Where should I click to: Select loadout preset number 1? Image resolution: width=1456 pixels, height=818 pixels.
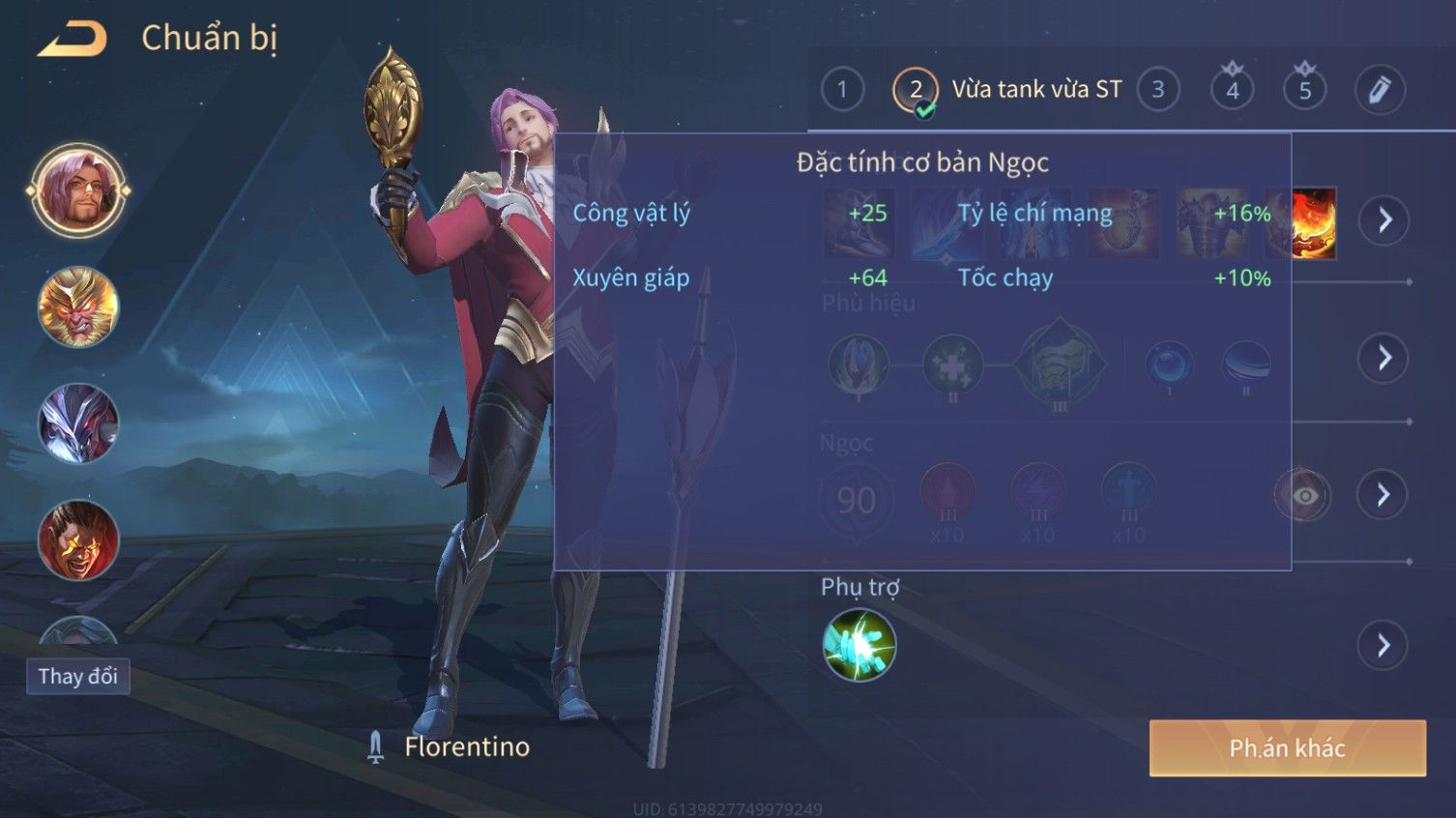(842, 90)
